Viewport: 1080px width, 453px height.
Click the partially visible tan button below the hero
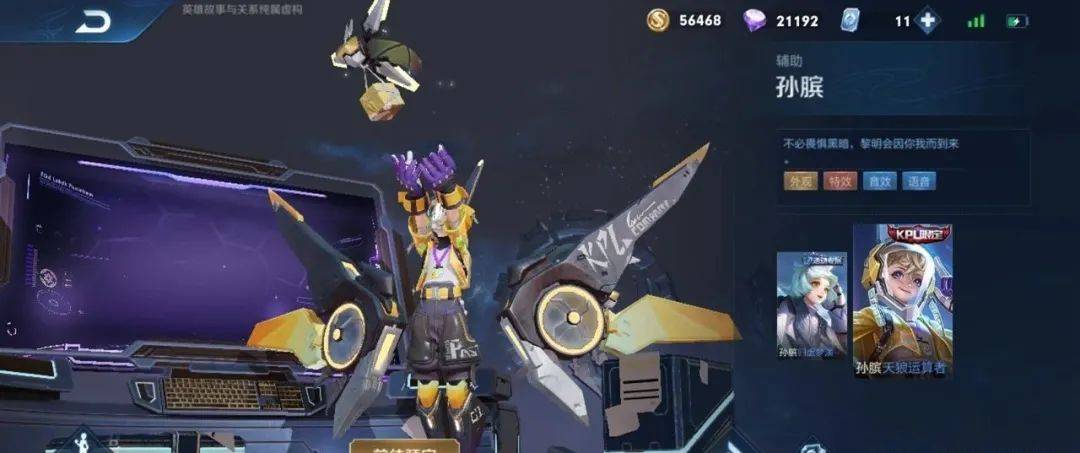pos(404,446)
